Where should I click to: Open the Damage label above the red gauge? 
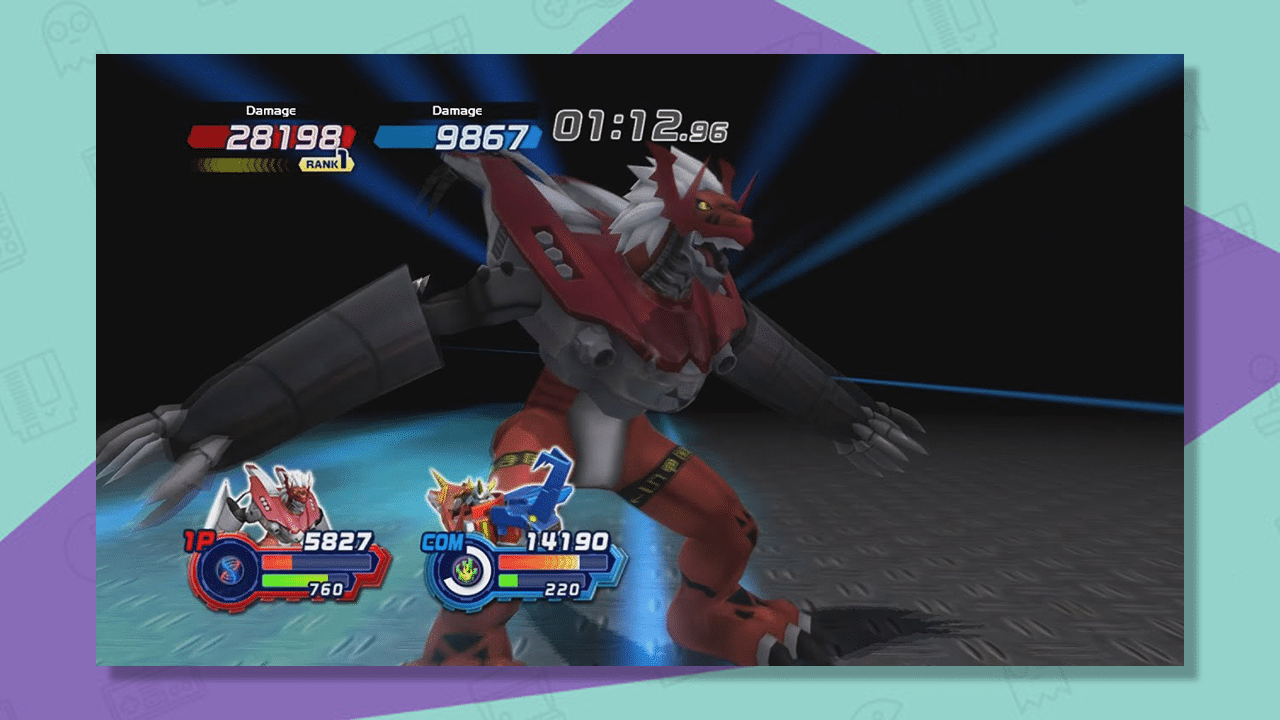tap(271, 109)
